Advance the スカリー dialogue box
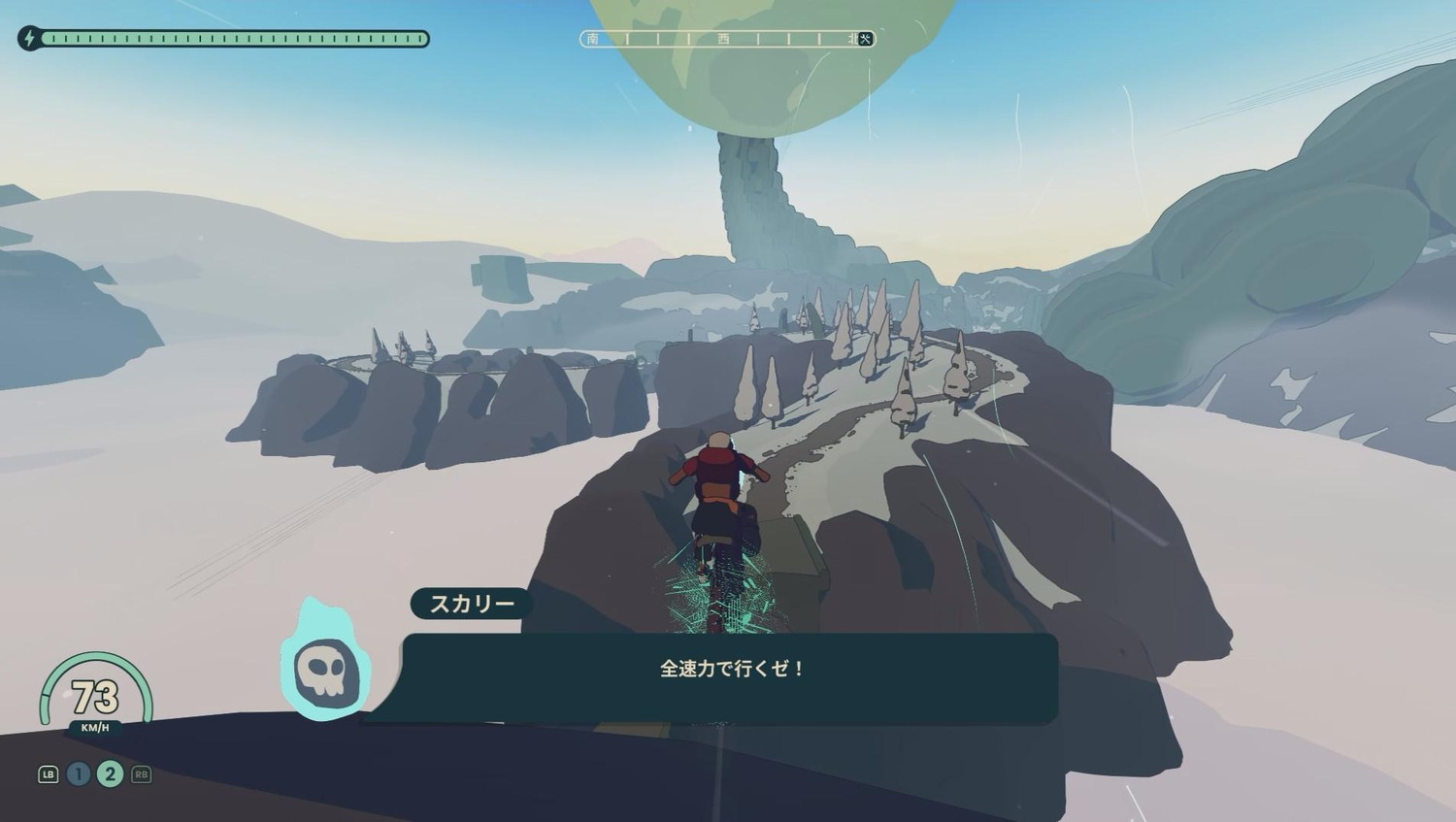 point(730,676)
